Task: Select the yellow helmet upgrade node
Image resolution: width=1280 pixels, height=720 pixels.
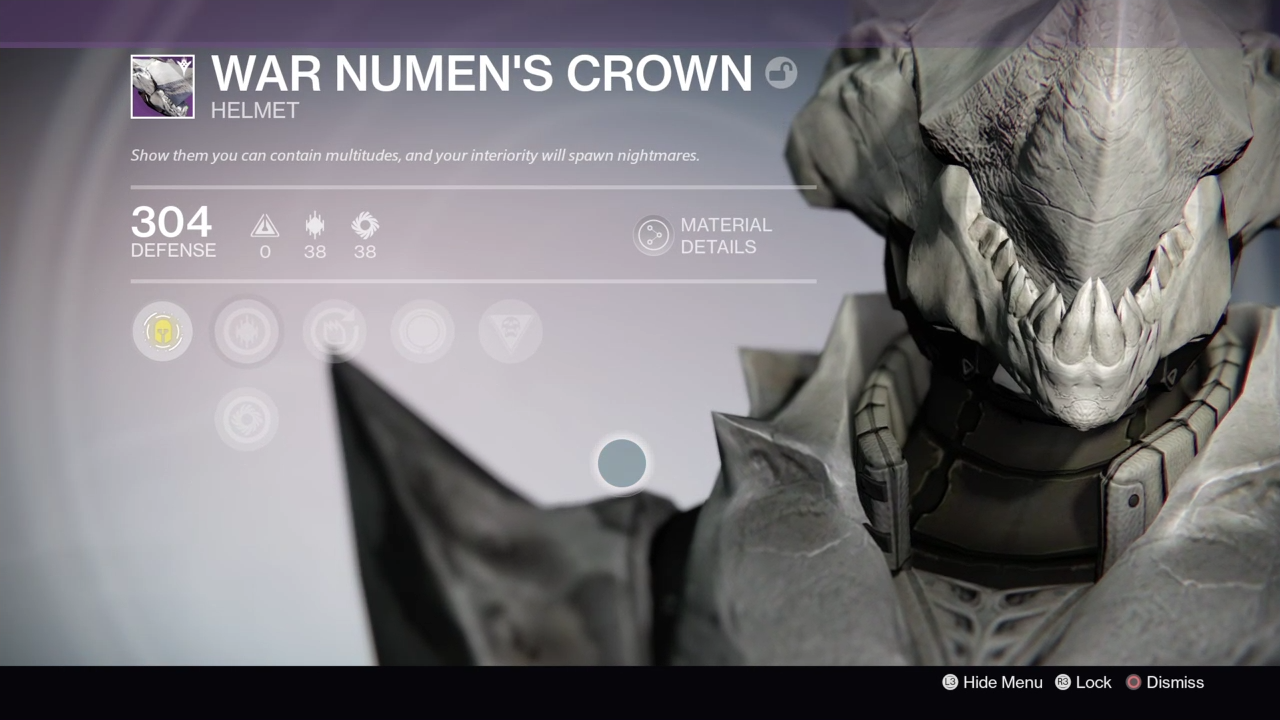Action: (x=162, y=331)
